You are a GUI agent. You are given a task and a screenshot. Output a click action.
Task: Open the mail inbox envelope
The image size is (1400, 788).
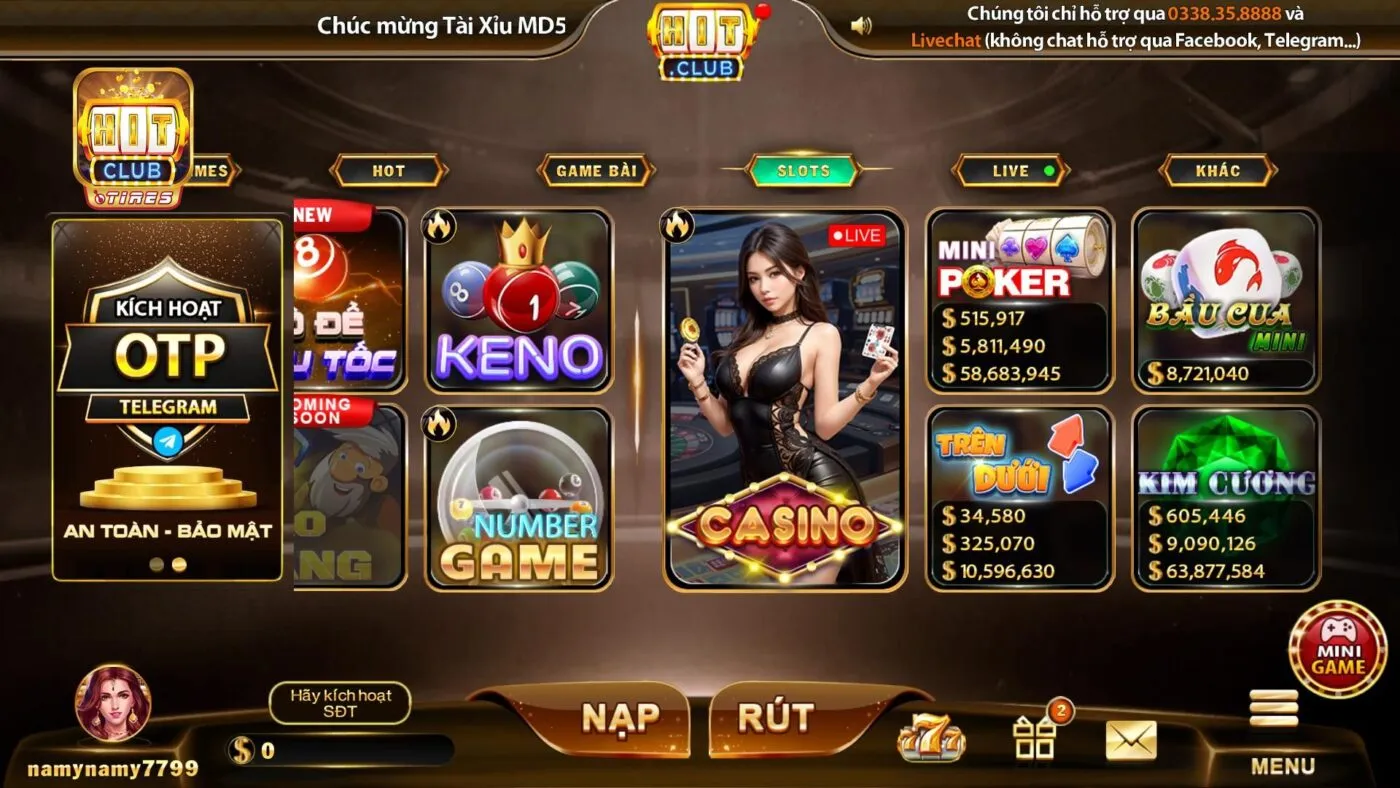click(1131, 737)
